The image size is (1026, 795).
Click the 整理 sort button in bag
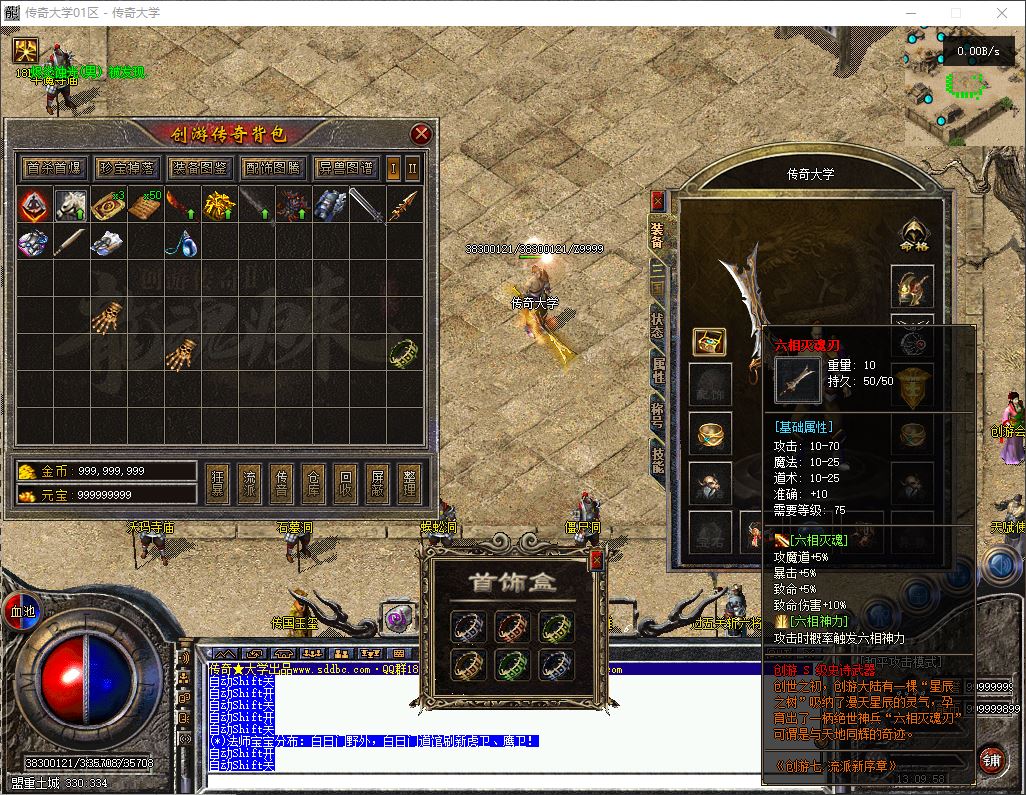click(x=410, y=483)
